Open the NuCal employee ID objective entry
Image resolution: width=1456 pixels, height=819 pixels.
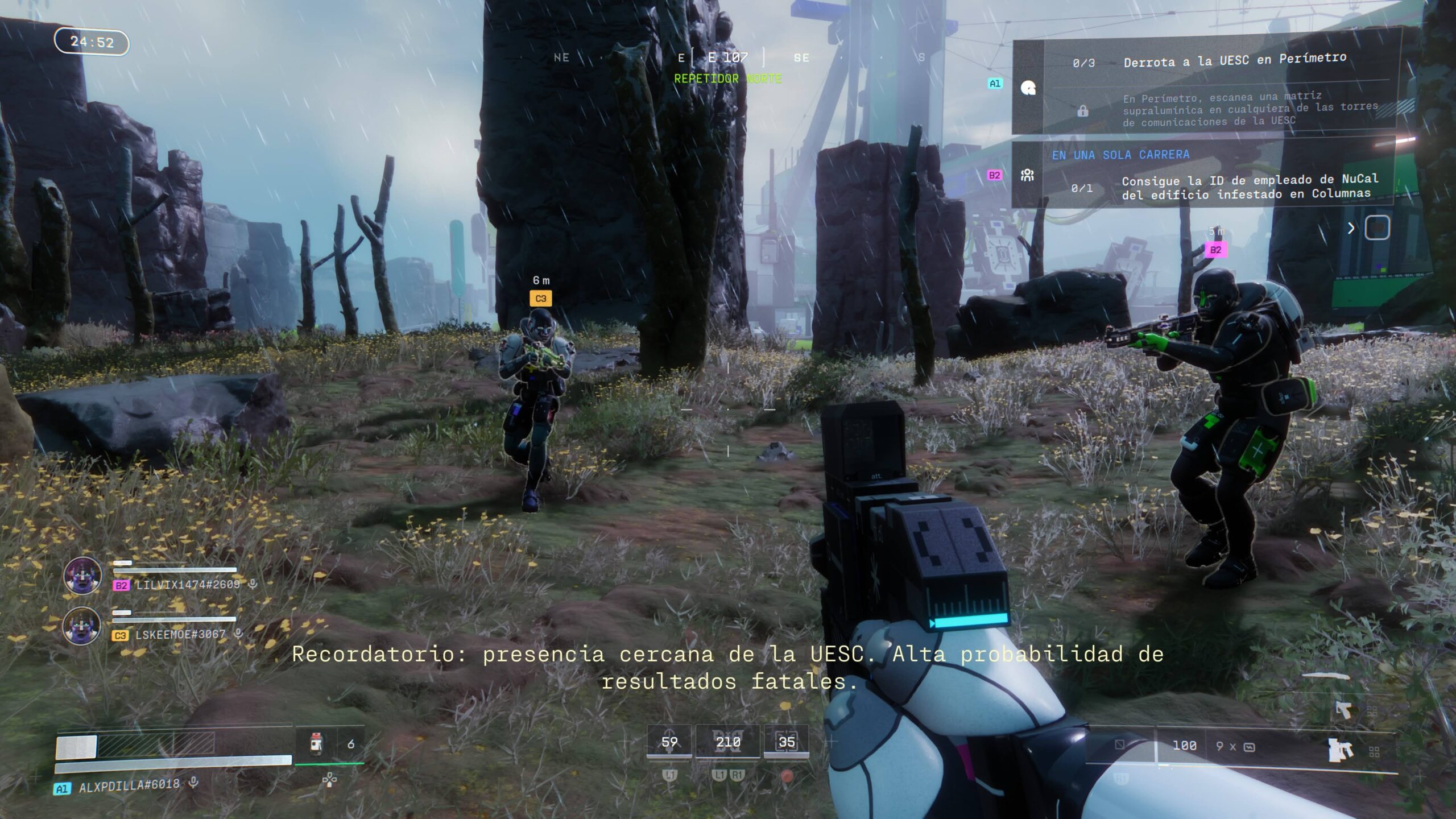click(x=1249, y=187)
